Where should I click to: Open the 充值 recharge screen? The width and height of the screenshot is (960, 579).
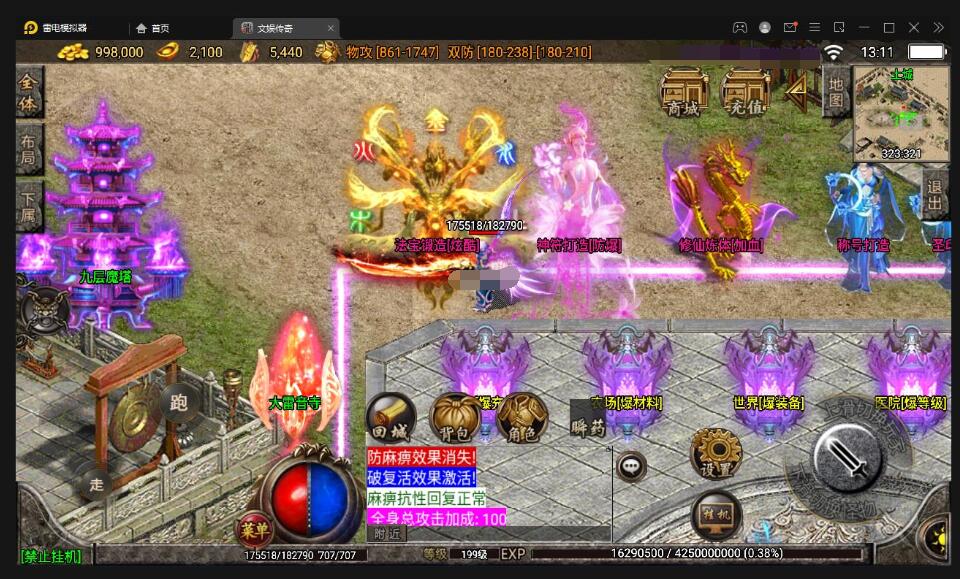pyautogui.click(x=746, y=91)
